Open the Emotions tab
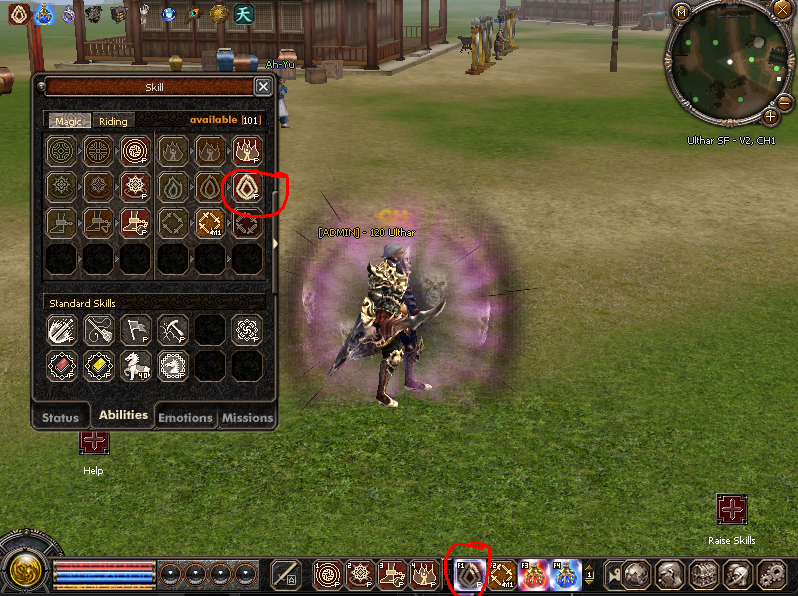 [x=185, y=418]
